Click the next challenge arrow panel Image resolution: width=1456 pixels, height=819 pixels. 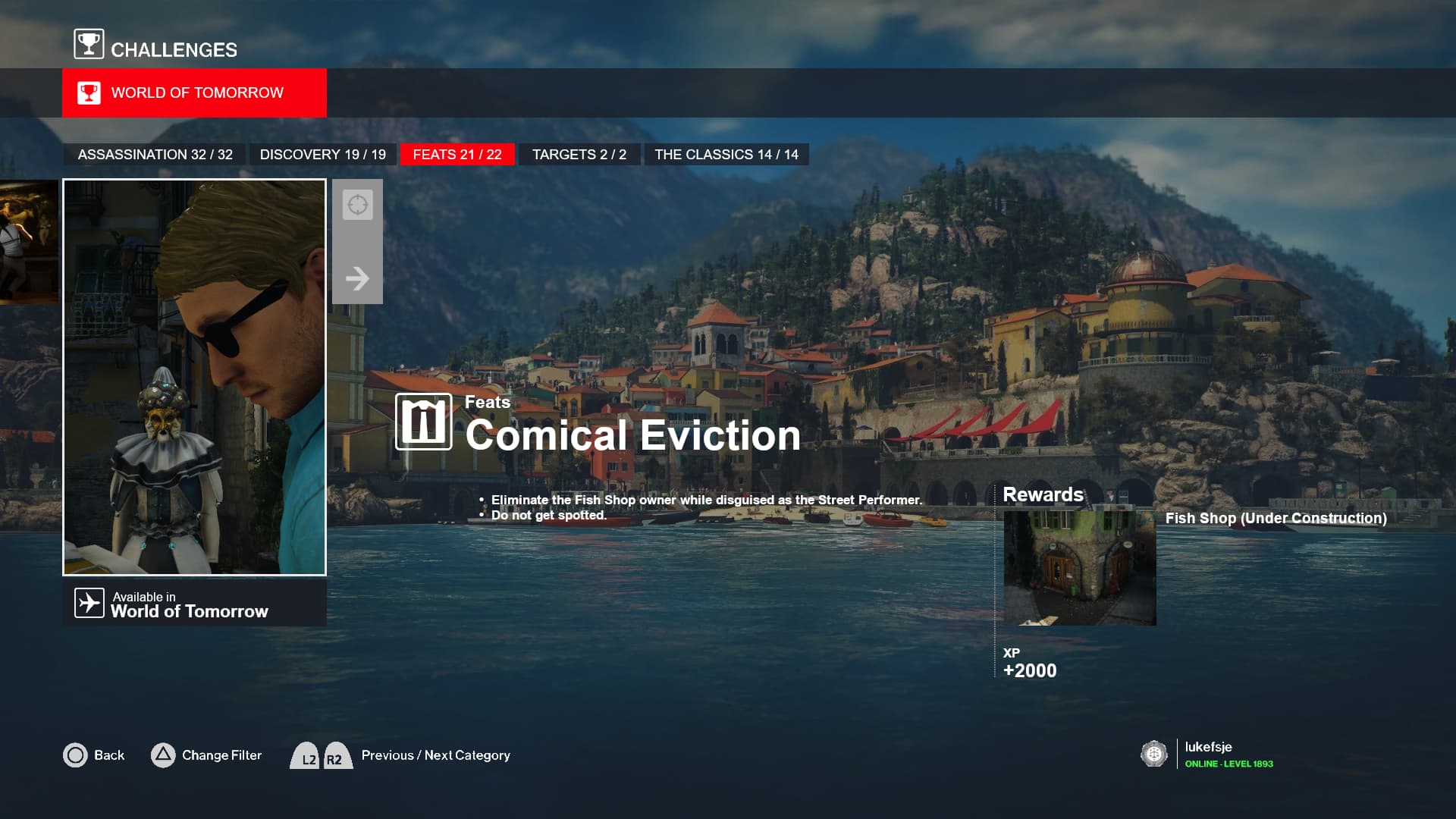click(x=357, y=242)
